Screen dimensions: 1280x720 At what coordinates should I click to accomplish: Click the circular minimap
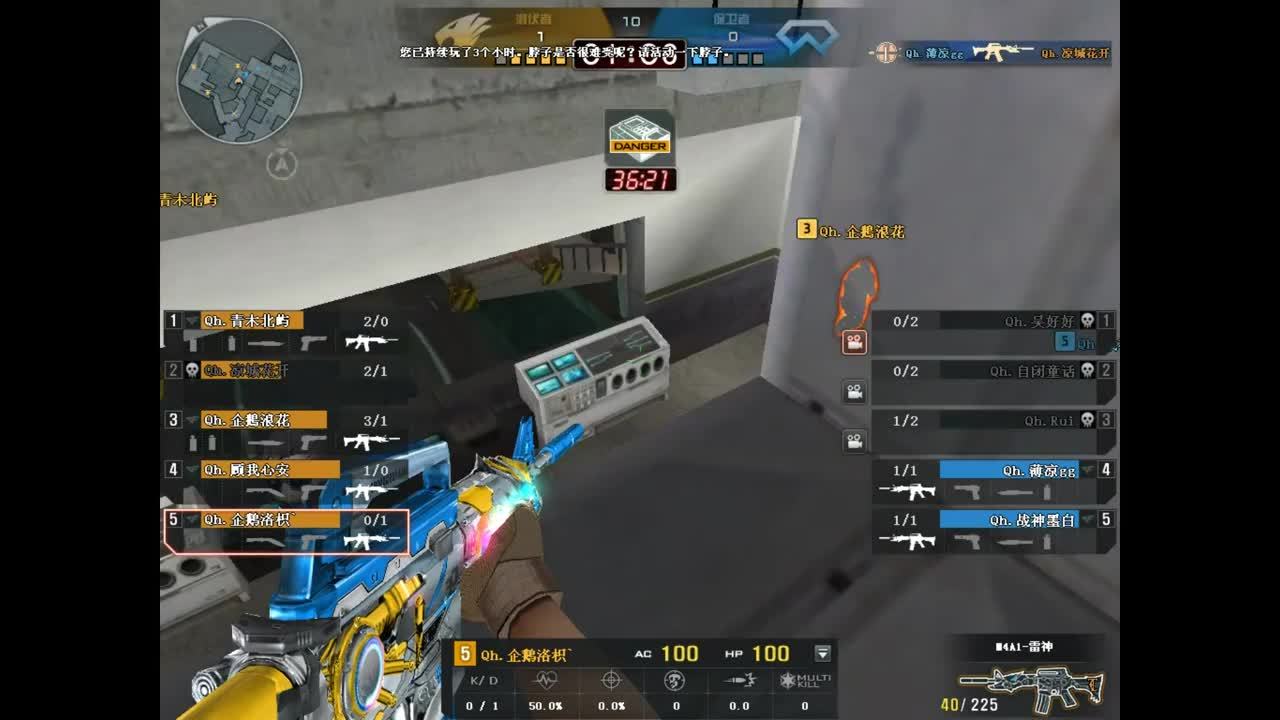pyautogui.click(x=240, y=80)
